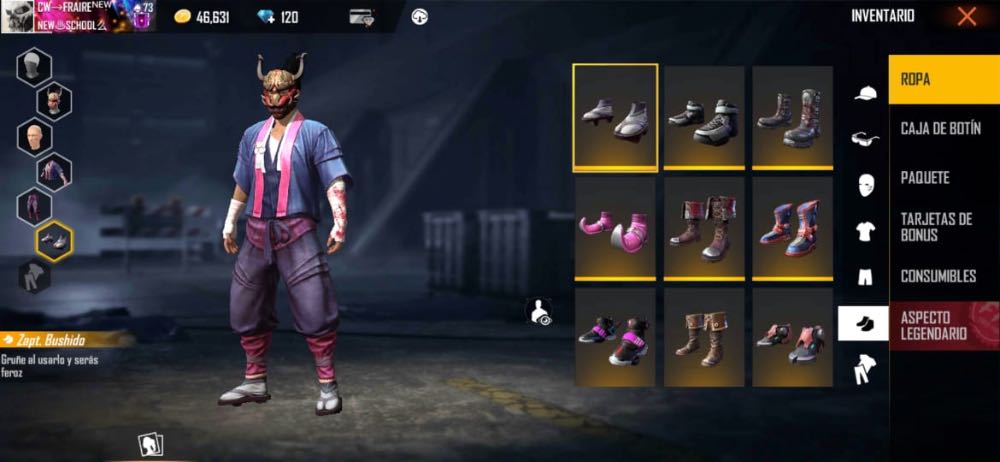Open the player profile avatar
1000x462 pixels.
19,15
